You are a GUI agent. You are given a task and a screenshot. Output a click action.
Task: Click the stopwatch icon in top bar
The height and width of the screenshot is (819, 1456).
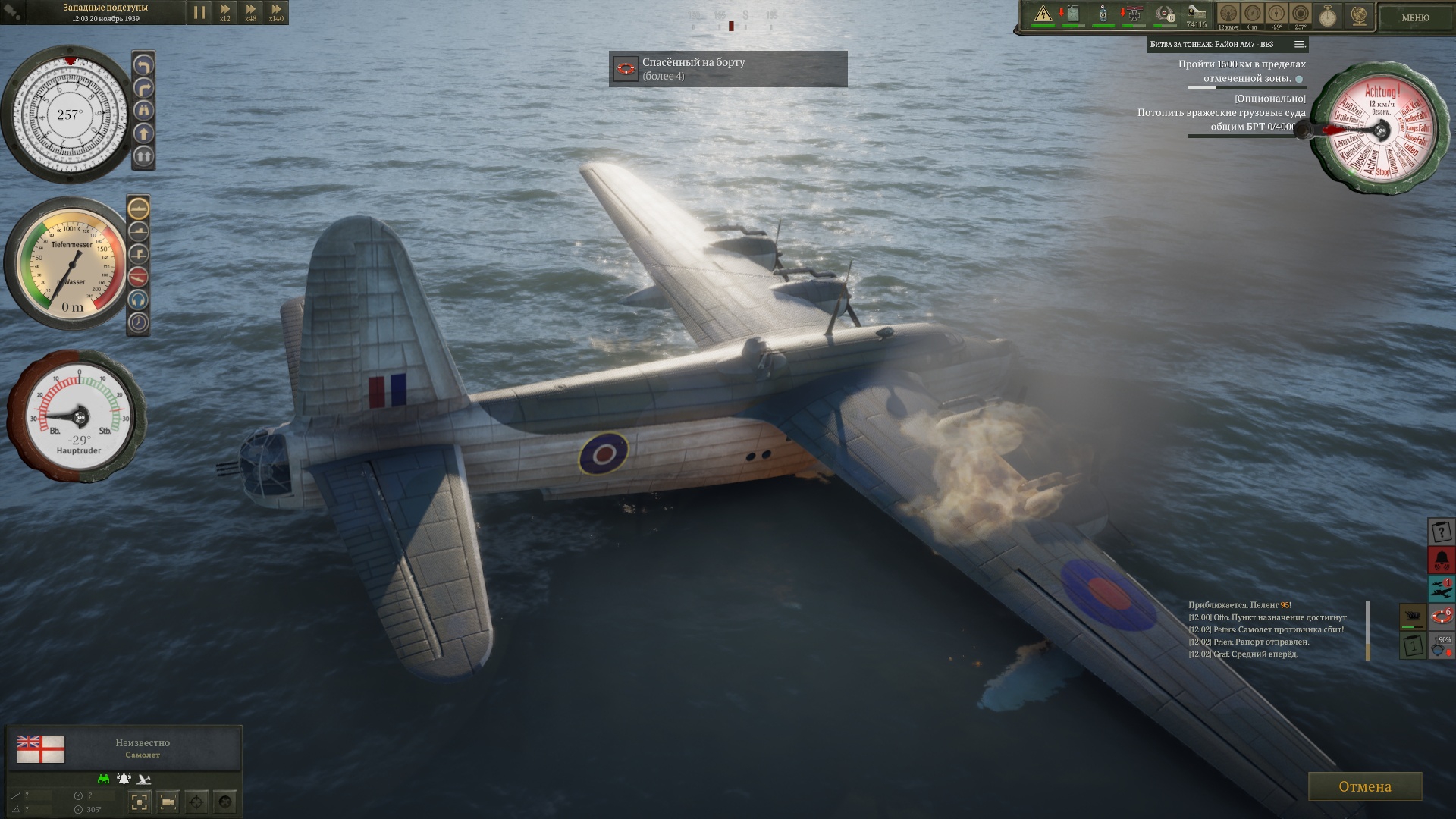(x=1328, y=15)
